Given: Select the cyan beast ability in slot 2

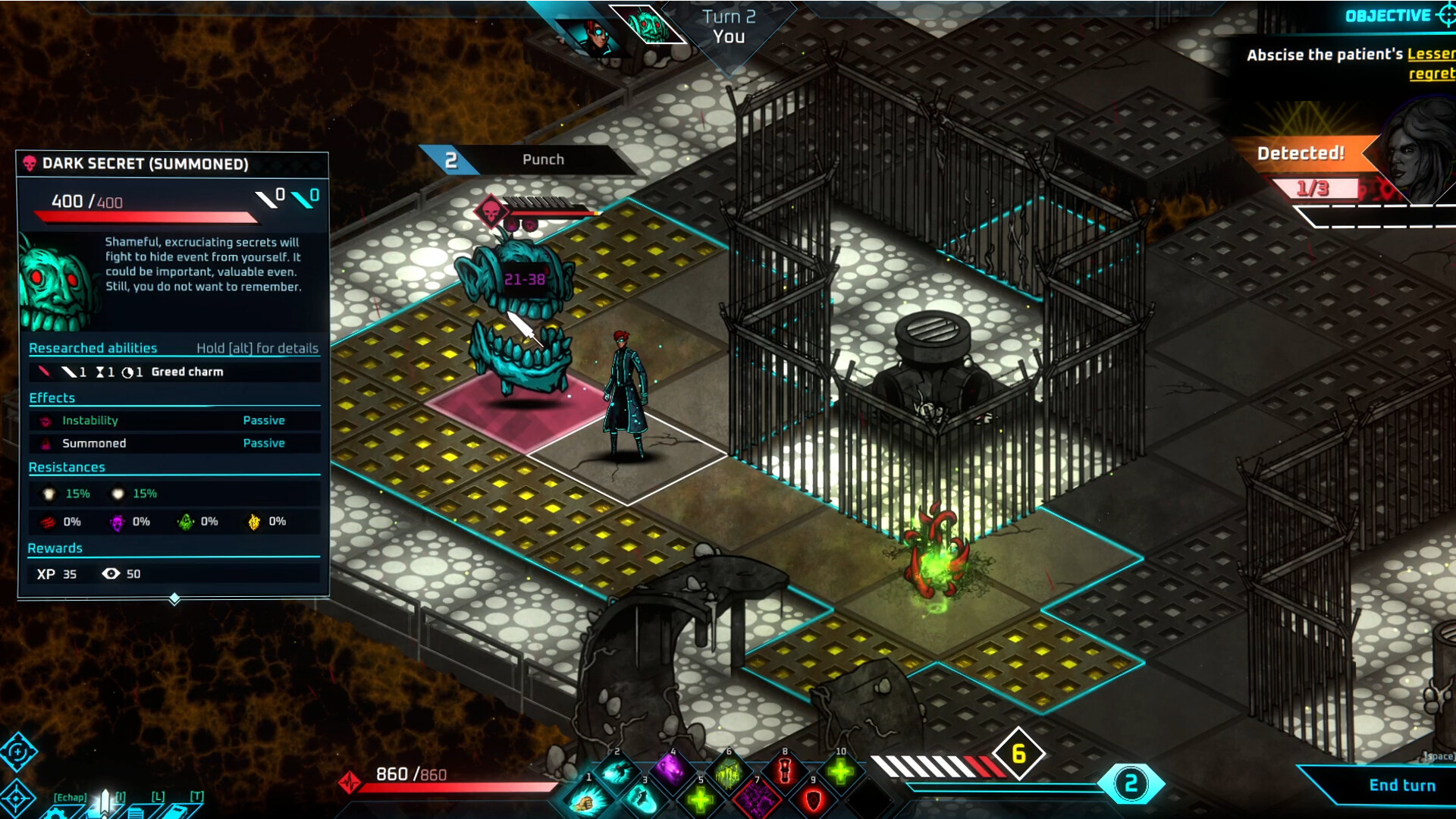Looking at the screenshot, I should 617,772.
